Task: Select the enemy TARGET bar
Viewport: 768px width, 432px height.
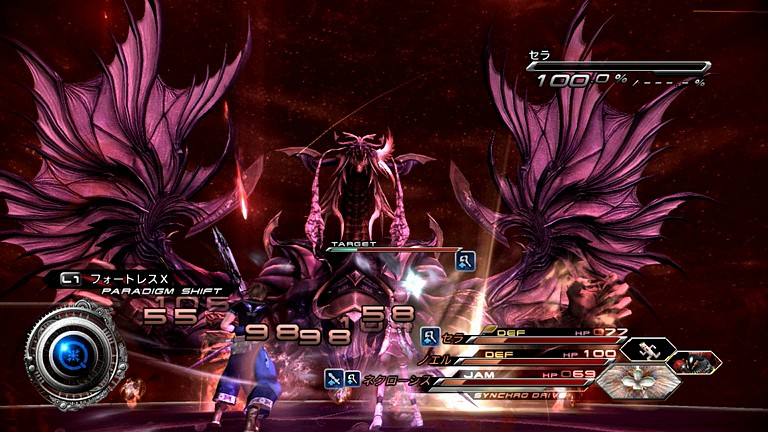Action: [x=391, y=248]
